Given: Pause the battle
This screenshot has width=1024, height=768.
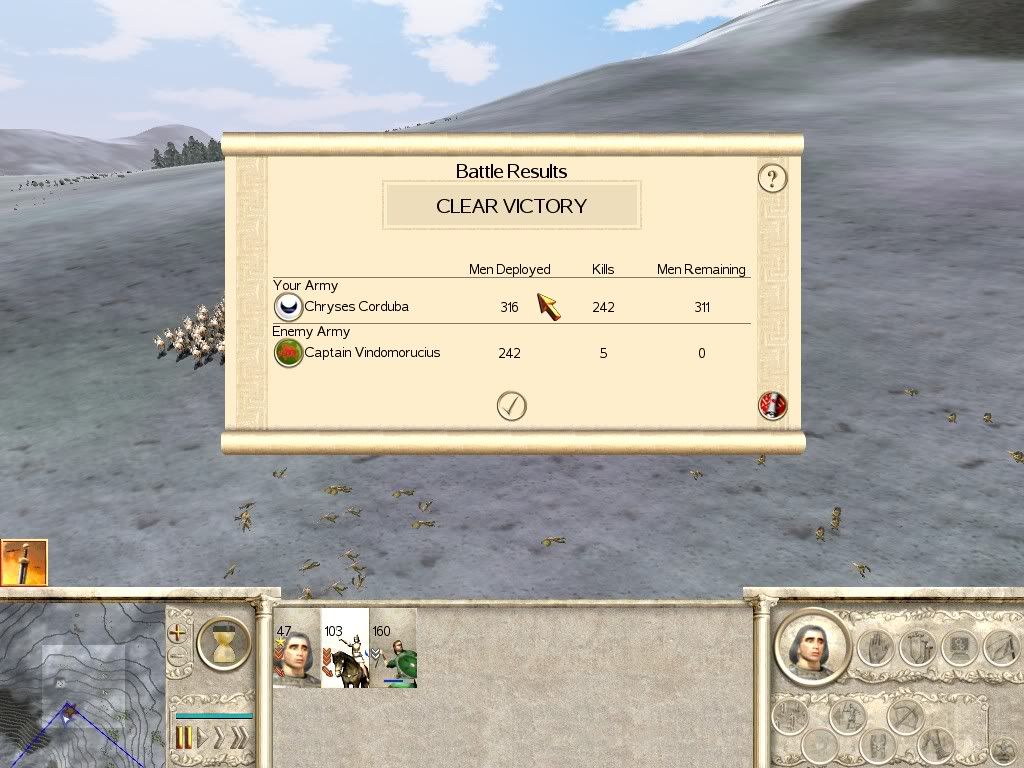Looking at the screenshot, I should [184, 739].
